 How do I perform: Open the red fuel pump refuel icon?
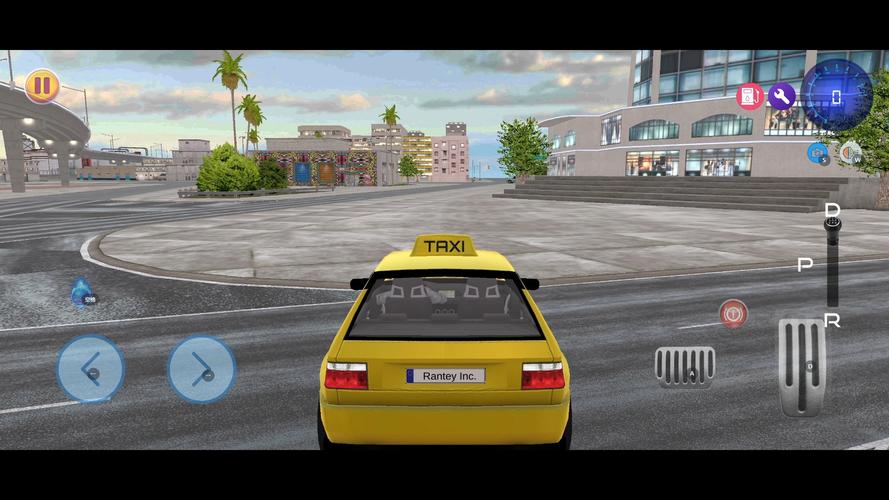[750, 96]
